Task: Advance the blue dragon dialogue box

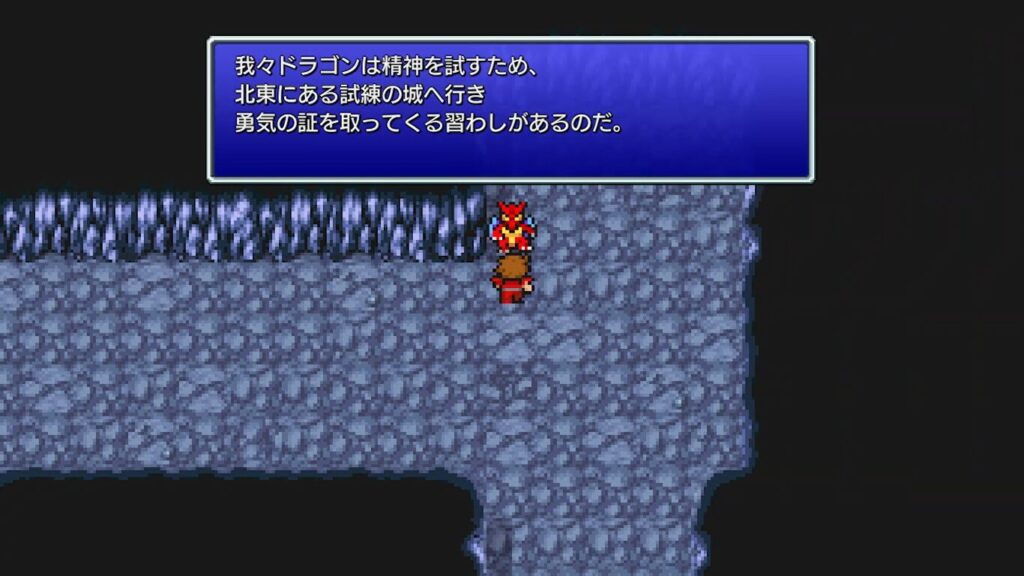Action: pos(510,110)
